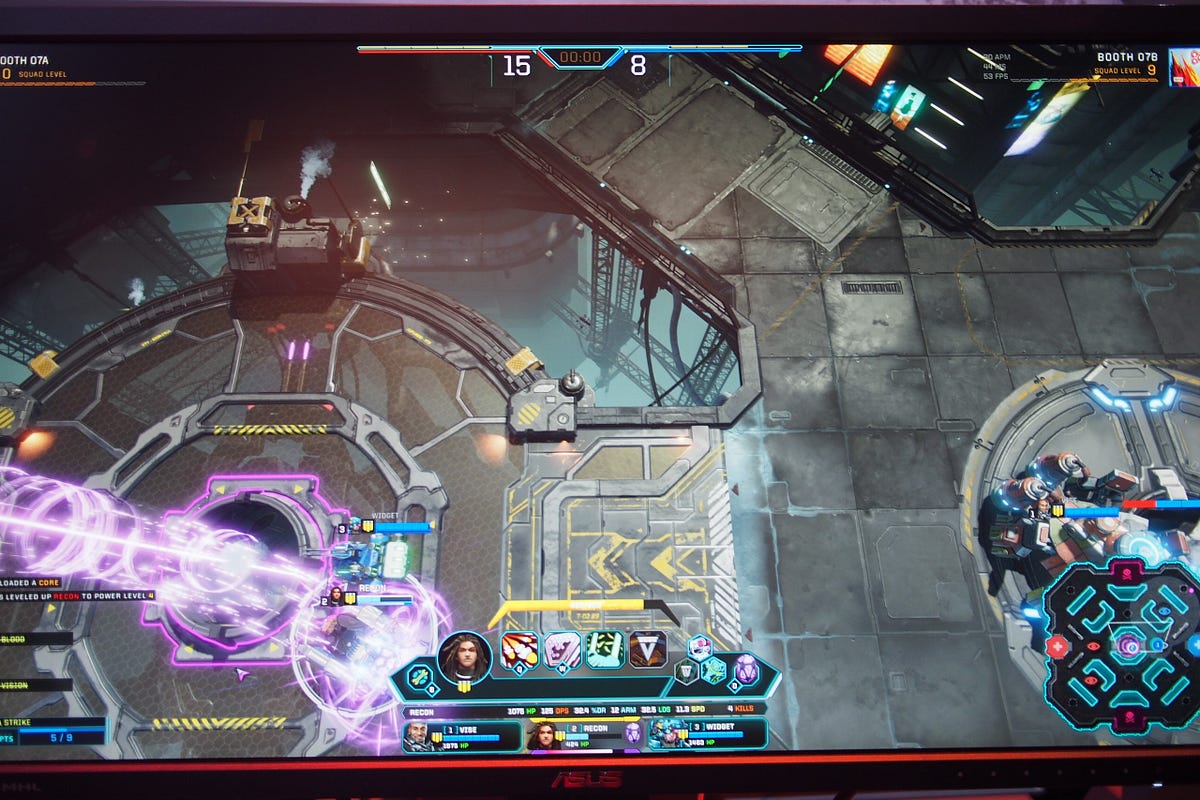1200x800 pixels.
Task: Click the player avatar in top-right corner
Action: (1183, 67)
